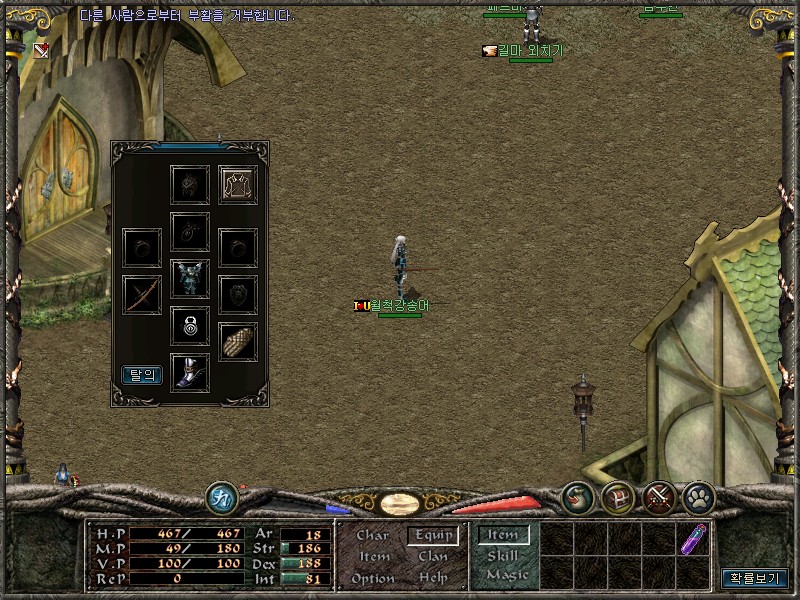The width and height of the screenshot is (800, 600).
Task: Click the blue running figure icon
Action: pyautogui.click(x=222, y=497)
